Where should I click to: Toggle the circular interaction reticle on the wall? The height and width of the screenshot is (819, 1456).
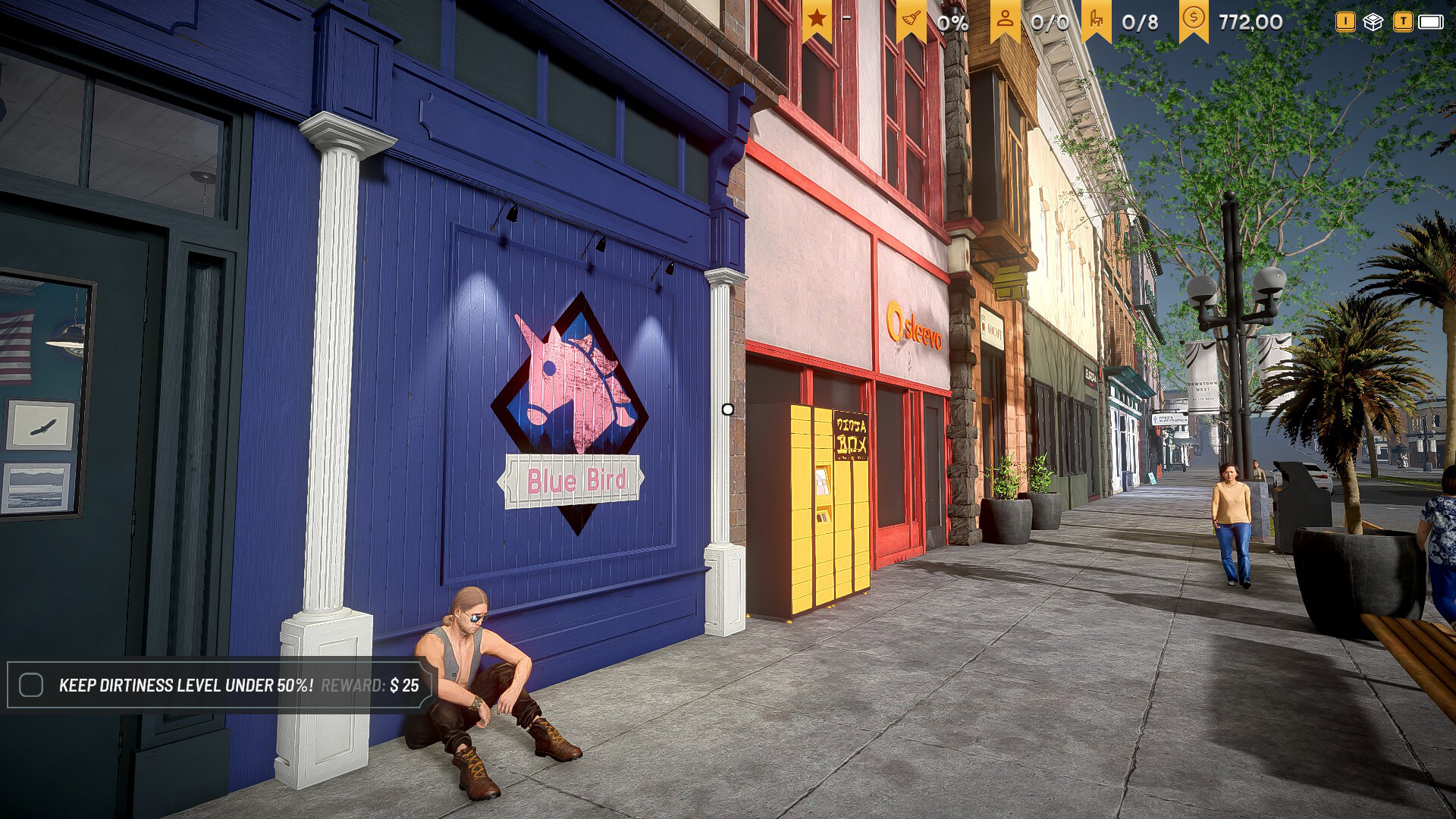pos(730,409)
